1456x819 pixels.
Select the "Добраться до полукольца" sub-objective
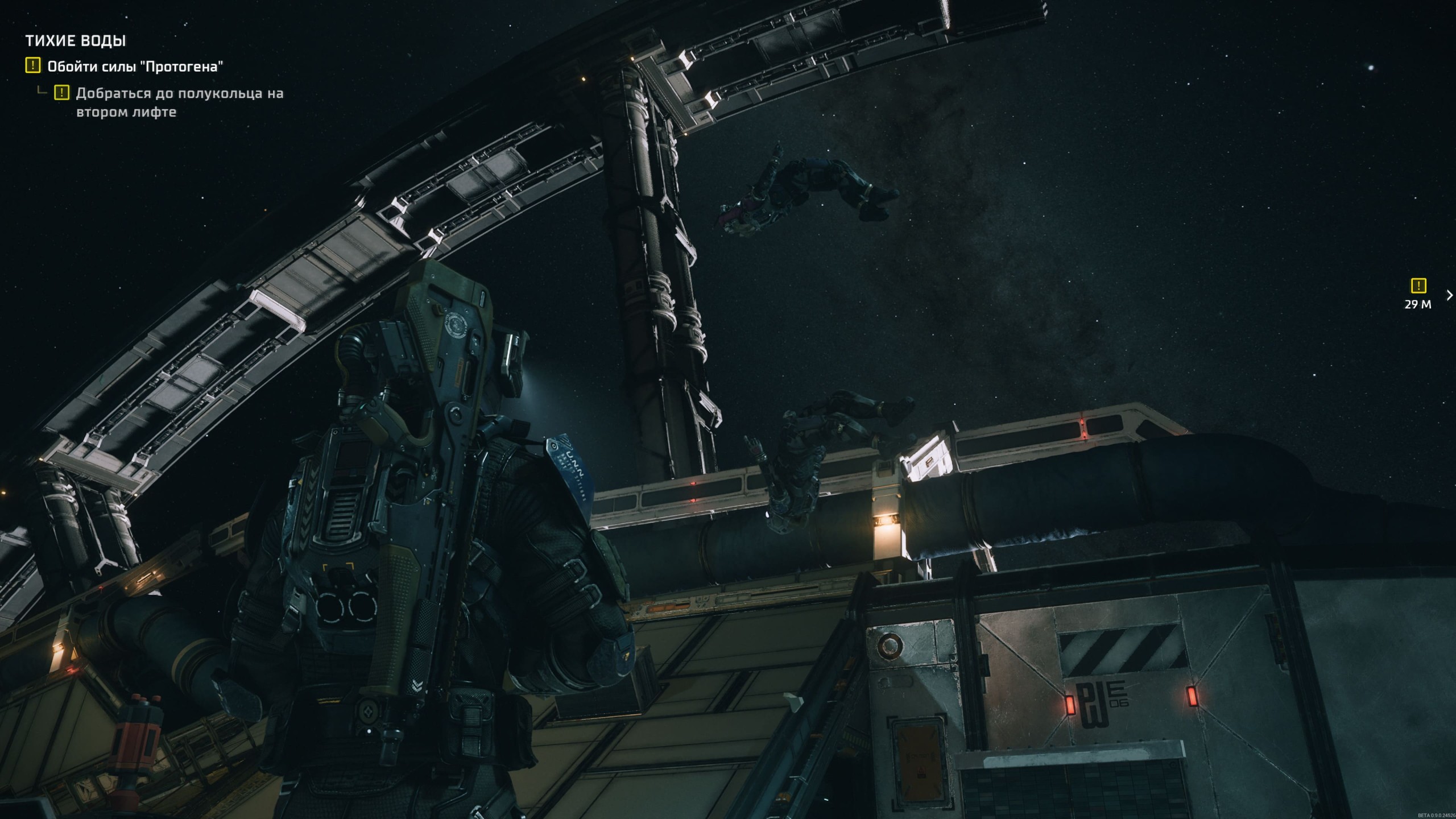coord(179,102)
